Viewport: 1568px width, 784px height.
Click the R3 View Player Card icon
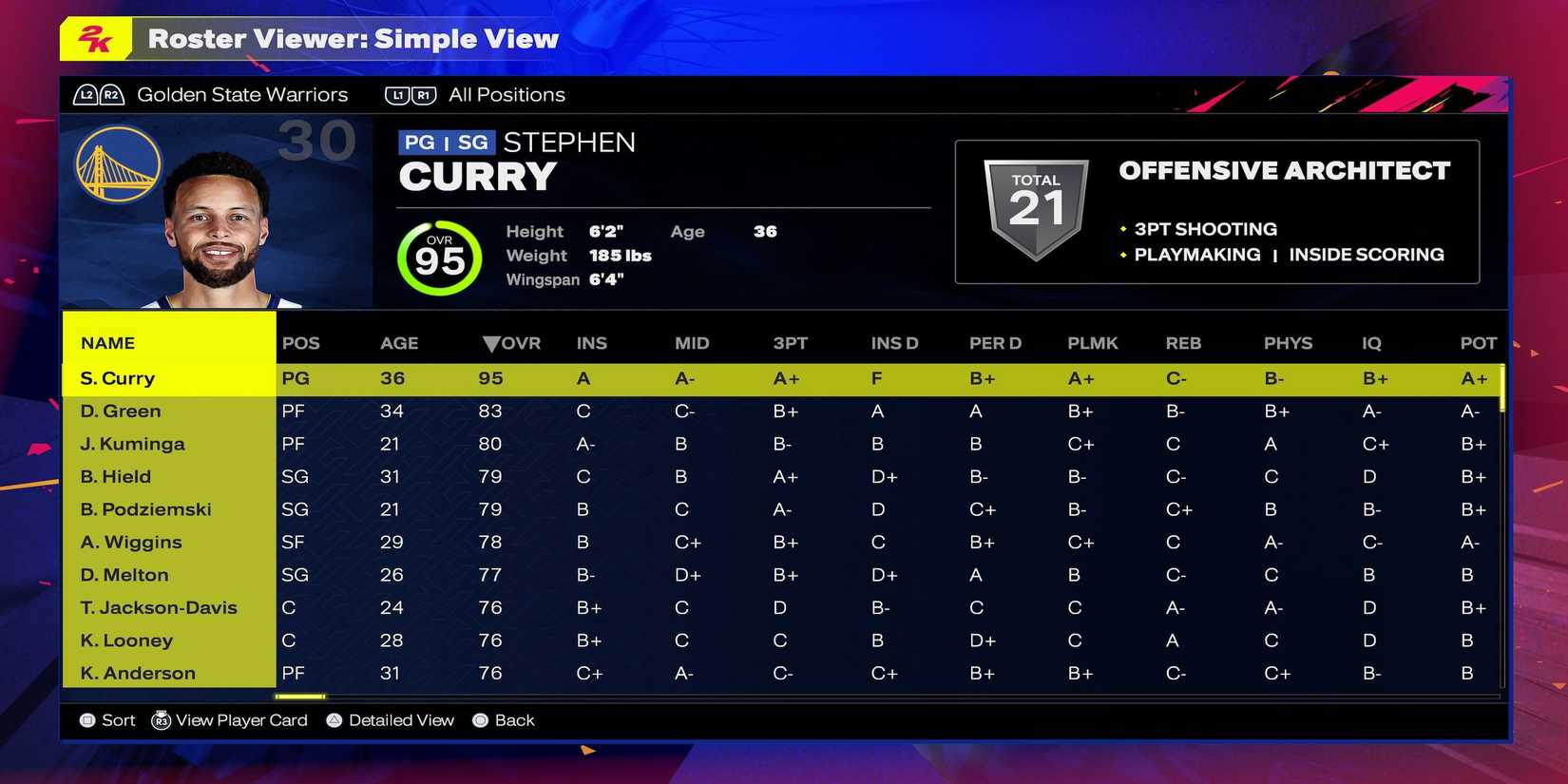[x=162, y=720]
